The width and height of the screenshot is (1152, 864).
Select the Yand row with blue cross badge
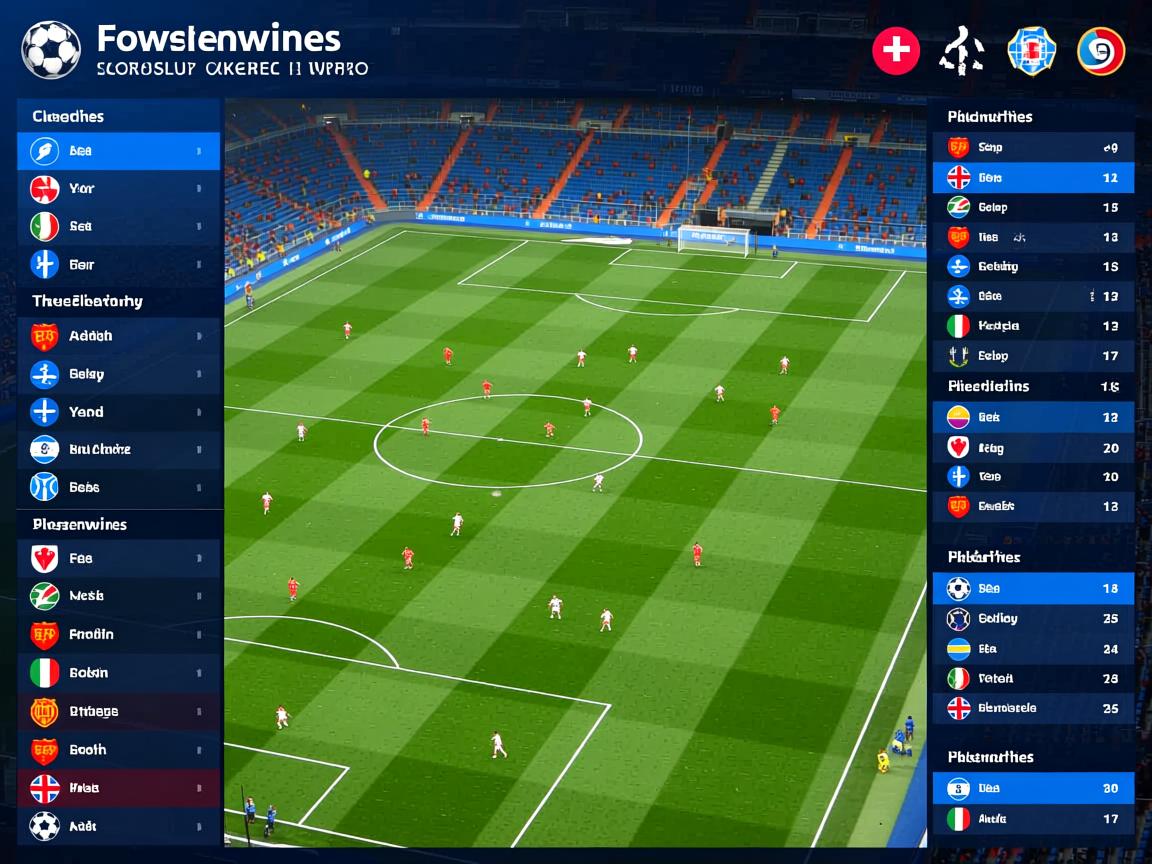coord(118,412)
